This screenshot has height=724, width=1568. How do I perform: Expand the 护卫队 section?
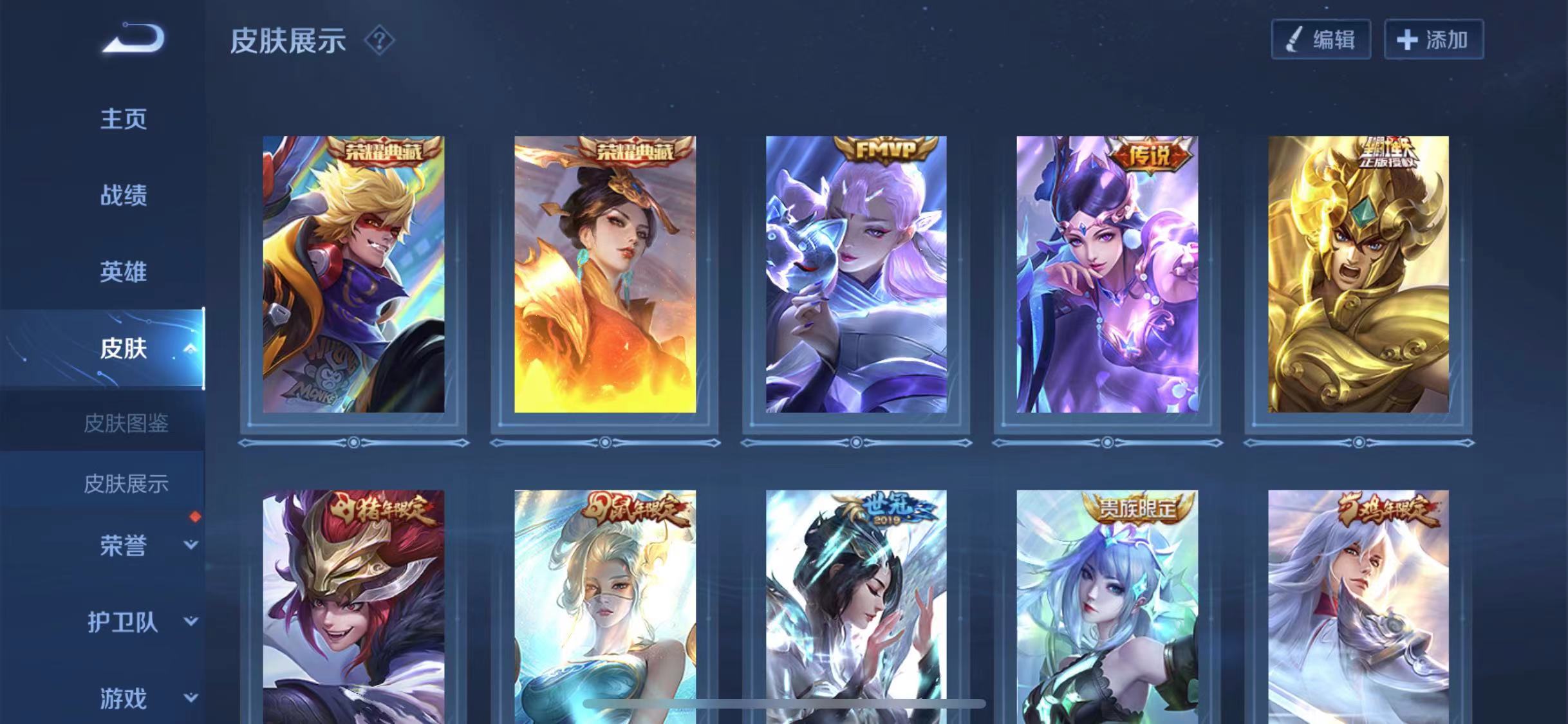click(190, 622)
